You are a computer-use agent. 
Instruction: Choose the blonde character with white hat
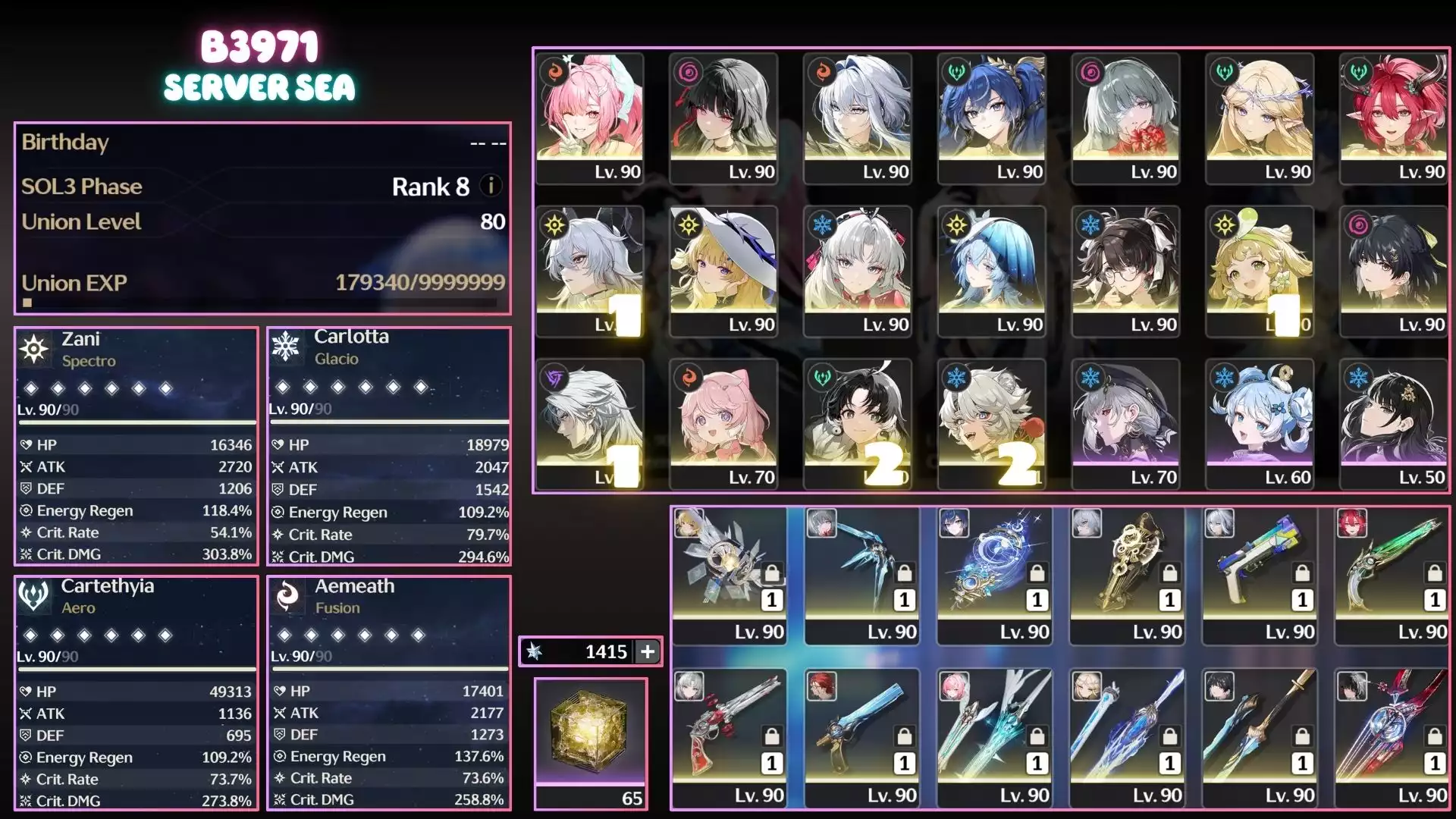(723, 271)
